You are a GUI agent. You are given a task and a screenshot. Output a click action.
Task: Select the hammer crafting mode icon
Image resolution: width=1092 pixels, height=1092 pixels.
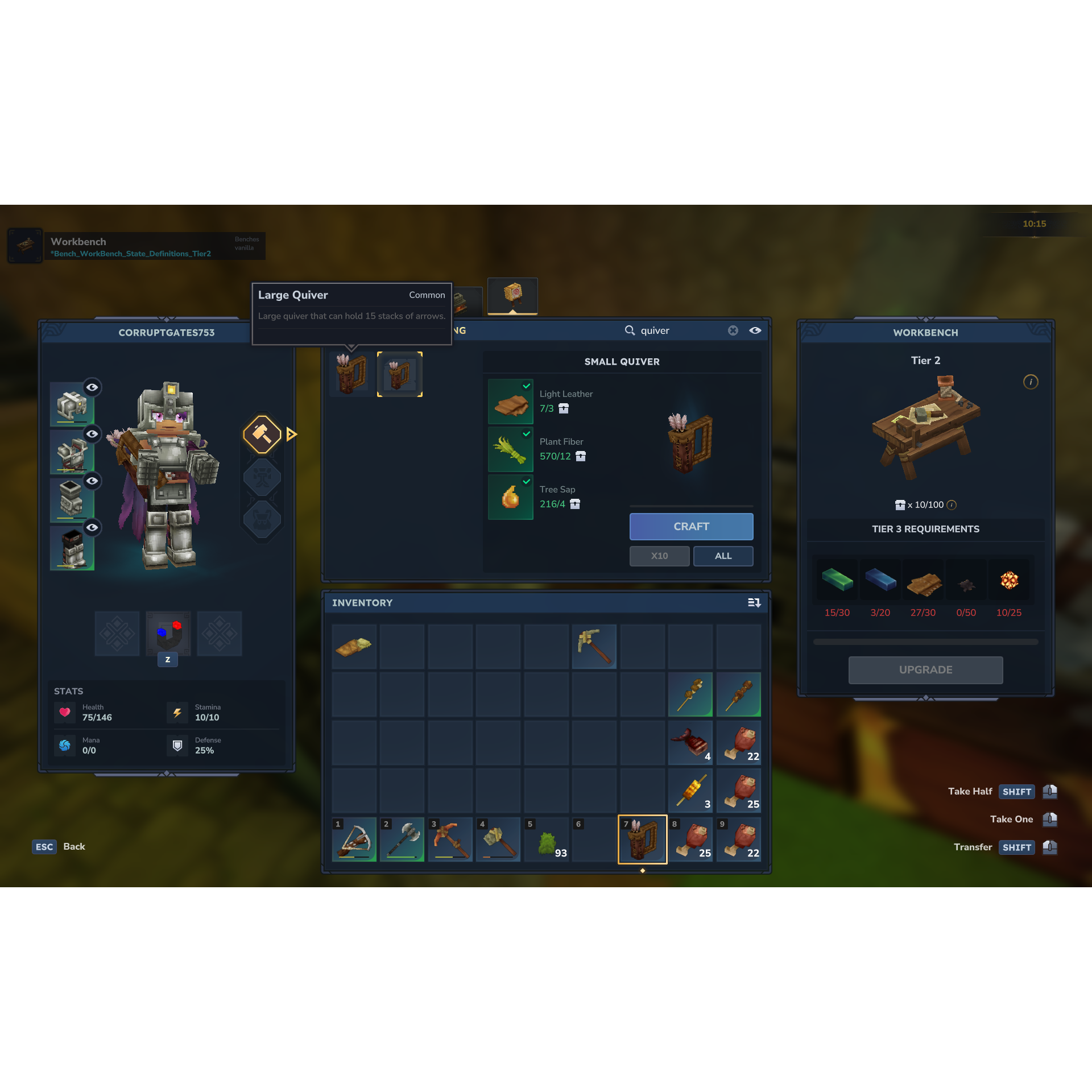pos(262,435)
